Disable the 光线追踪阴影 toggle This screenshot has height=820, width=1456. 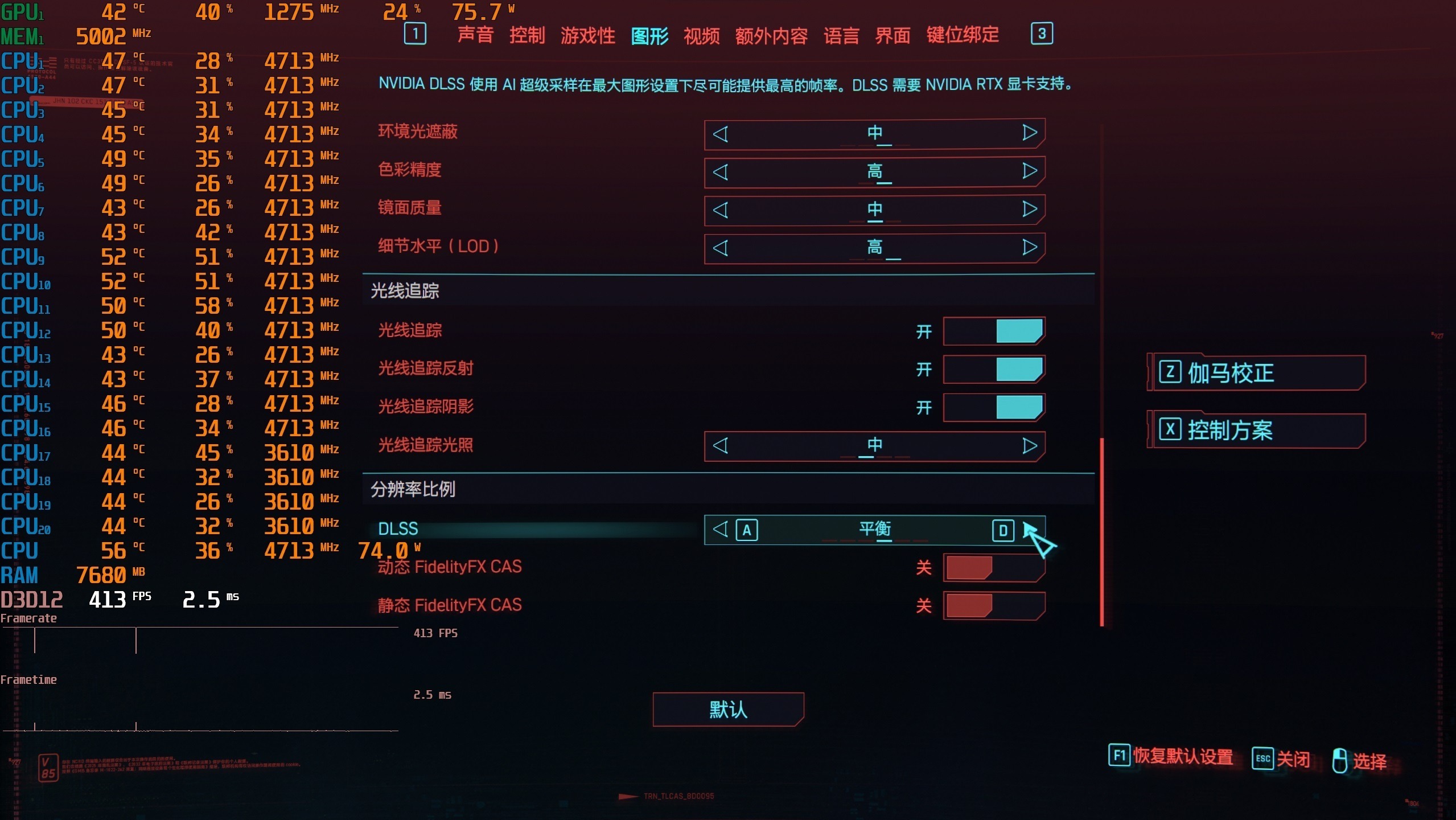click(x=994, y=408)
